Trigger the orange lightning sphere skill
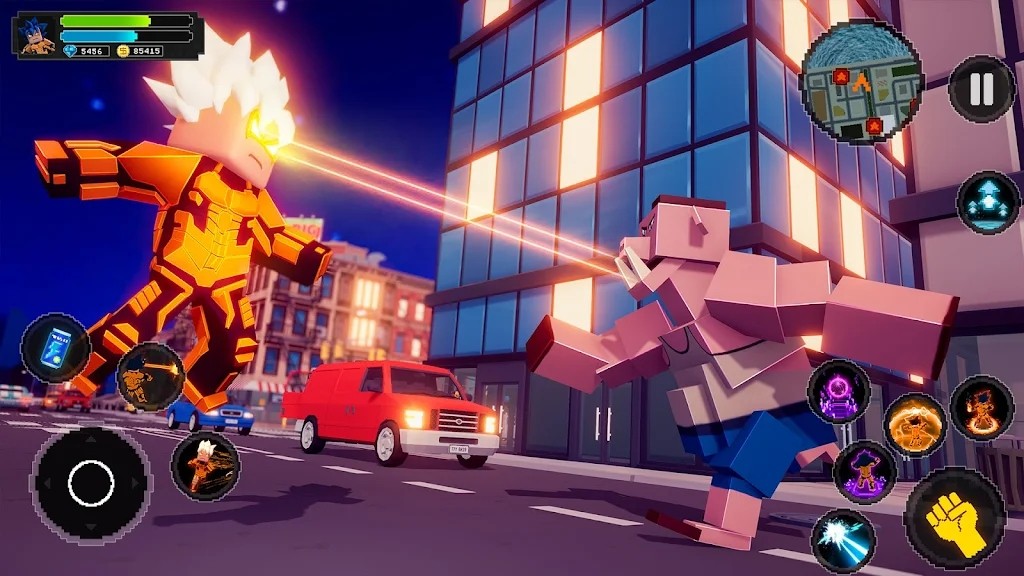This screenshot has width=1024, height=576. click(914, 424)
